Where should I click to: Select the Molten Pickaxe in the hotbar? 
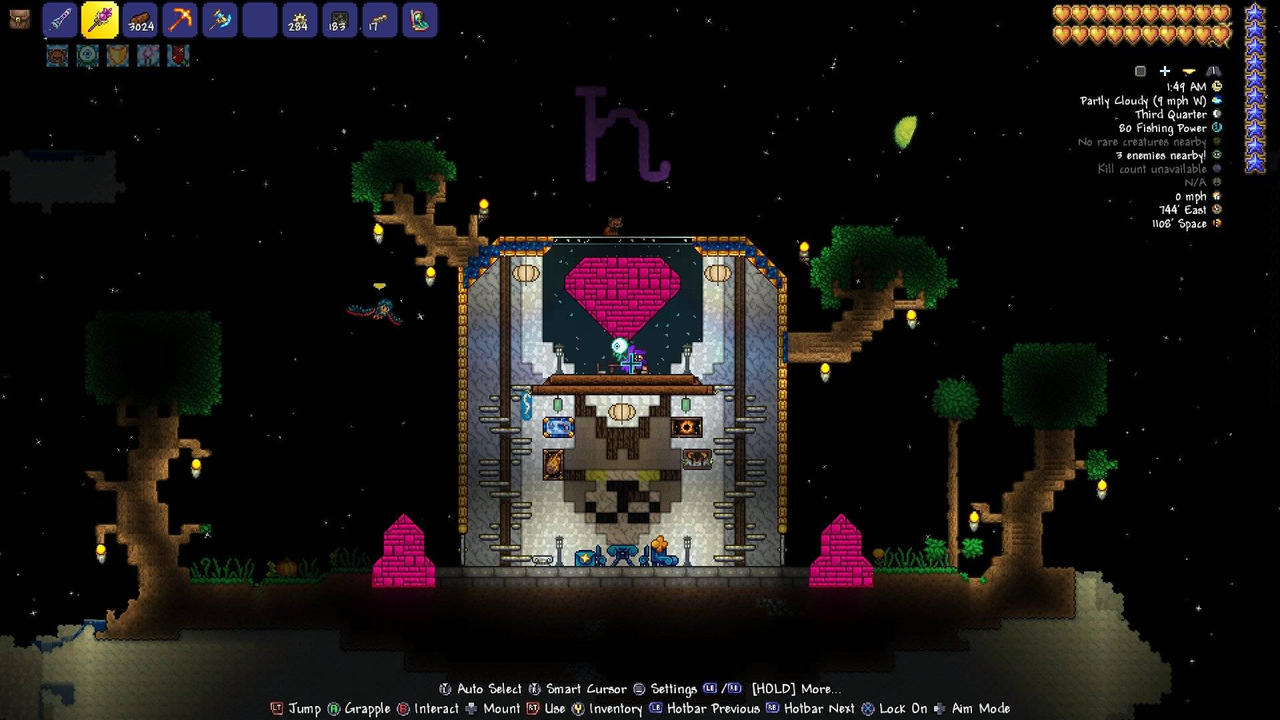pyautogui.click(x=180, y=20)
